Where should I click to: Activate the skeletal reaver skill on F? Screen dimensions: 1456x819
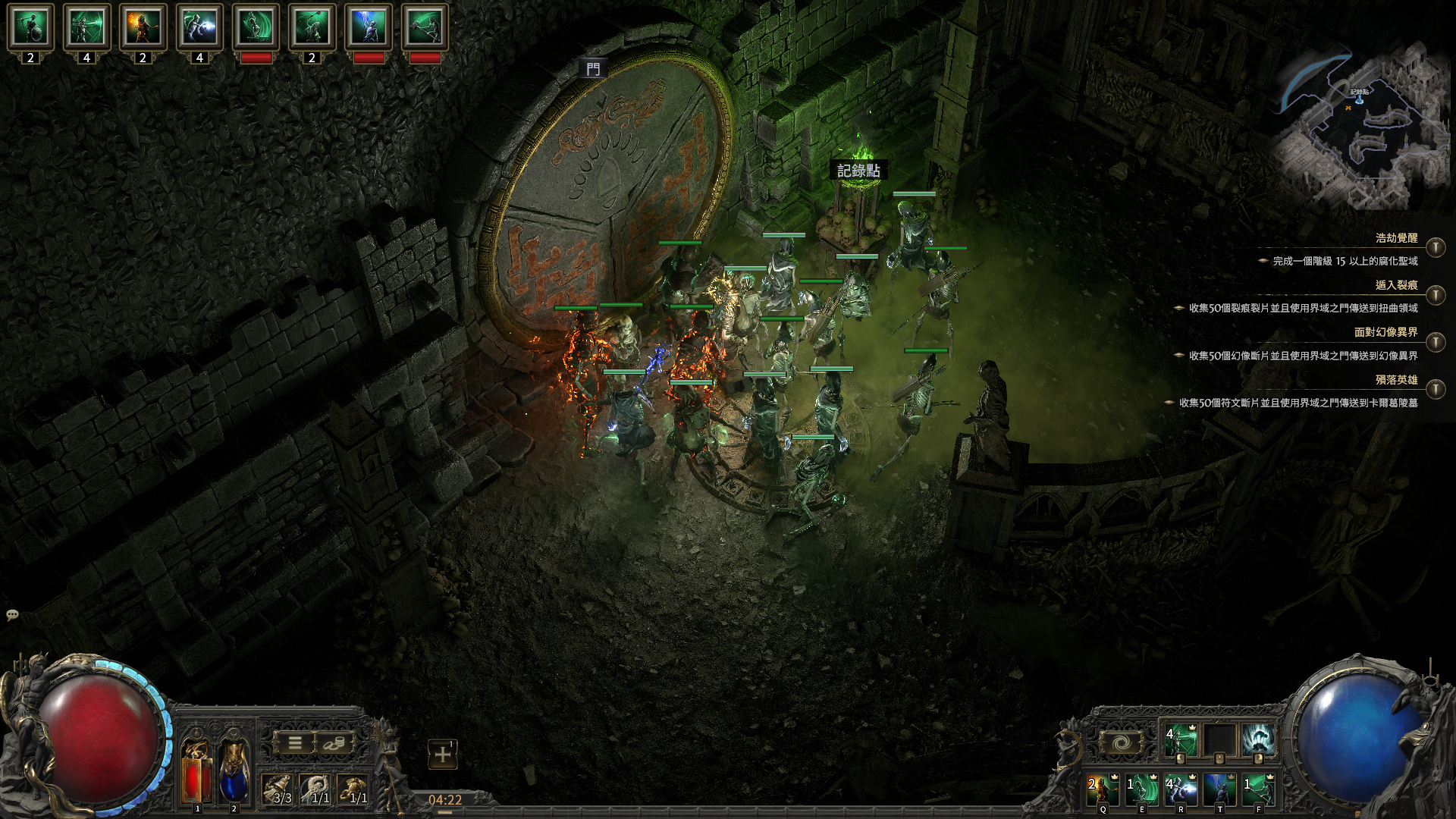1258,789
